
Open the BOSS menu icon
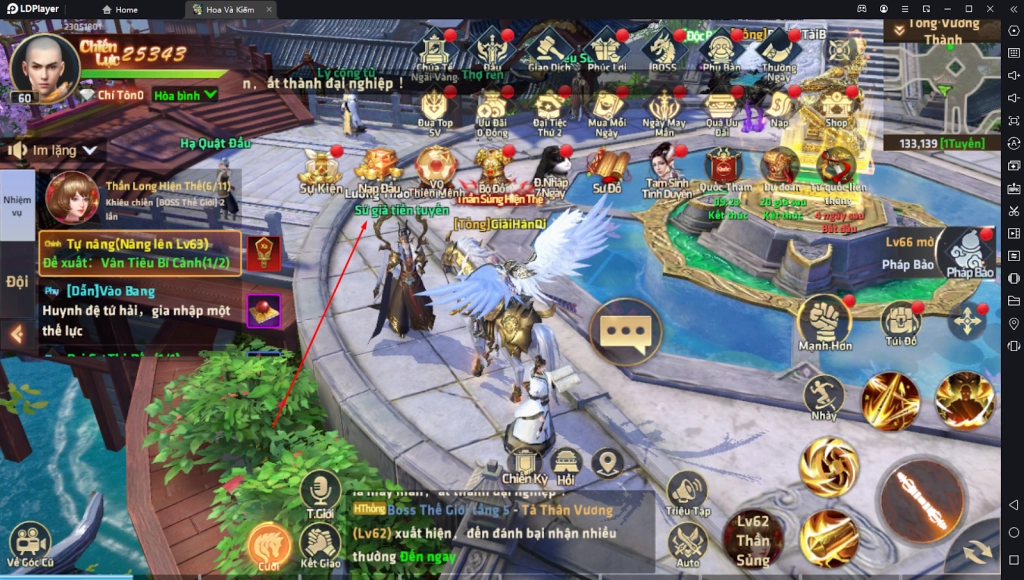pos(662,47)
